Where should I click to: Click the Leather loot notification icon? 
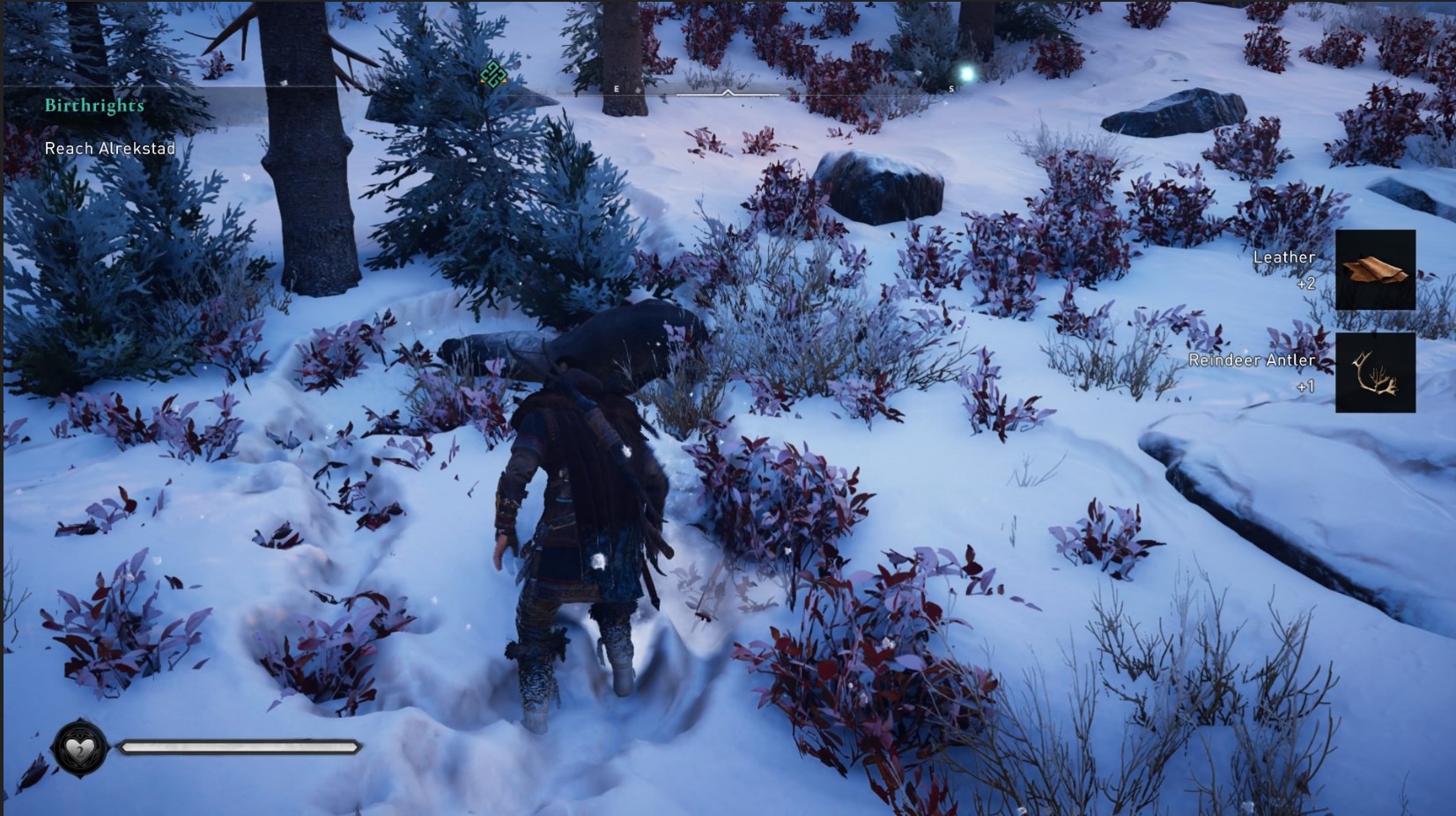tap(1375, 270)
